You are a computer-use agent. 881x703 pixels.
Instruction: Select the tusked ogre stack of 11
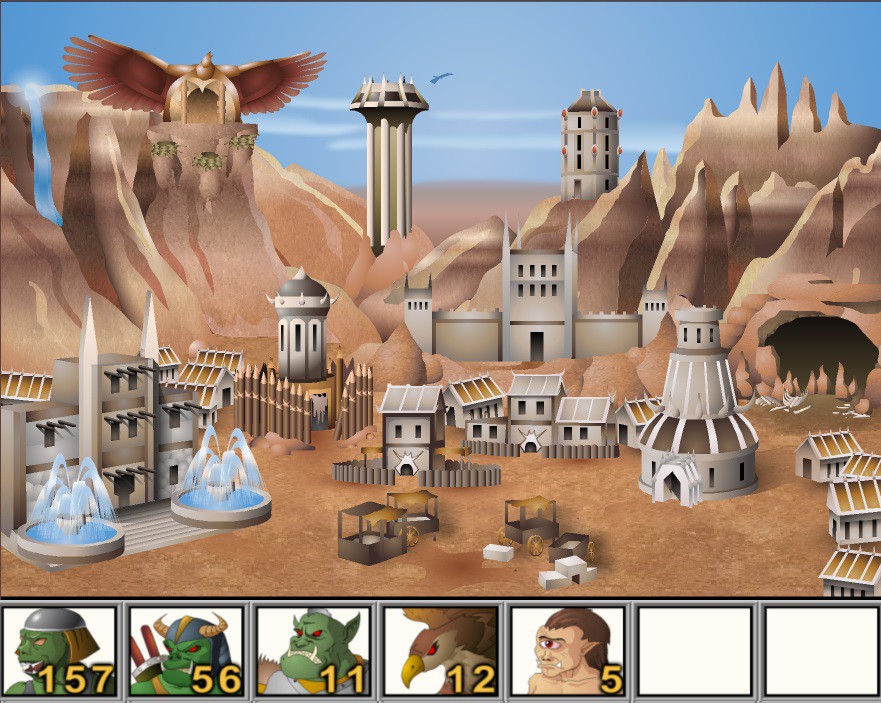tap(314, 651)
